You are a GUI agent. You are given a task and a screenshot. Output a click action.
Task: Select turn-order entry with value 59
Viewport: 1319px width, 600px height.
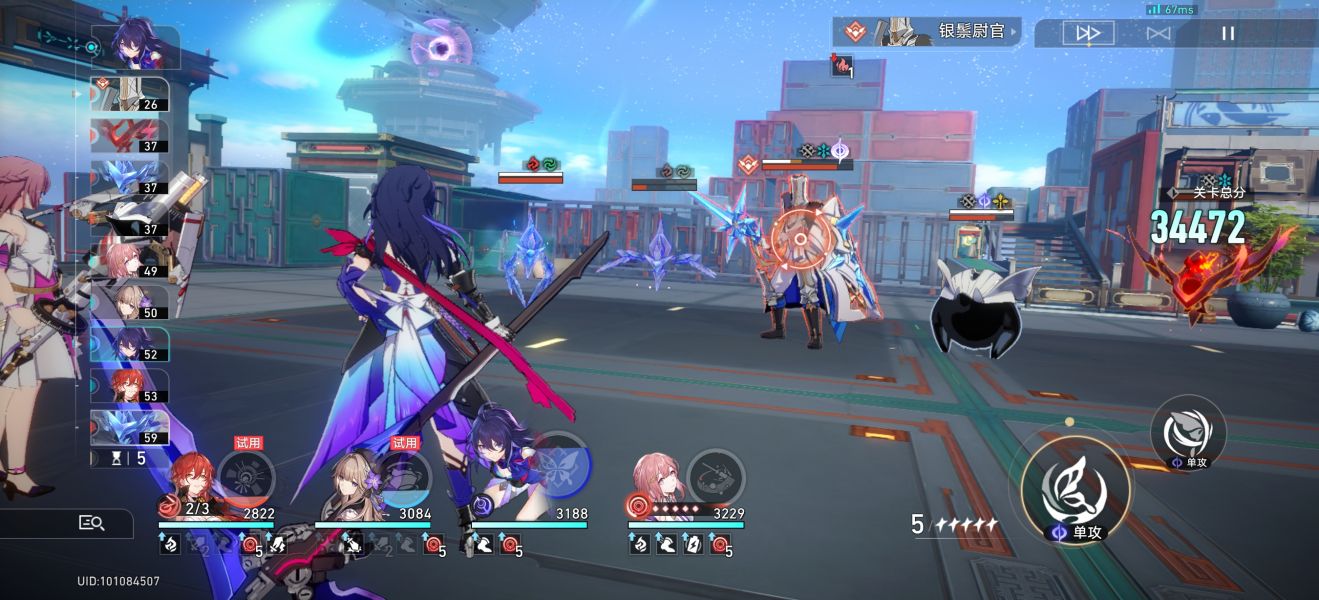130,427
